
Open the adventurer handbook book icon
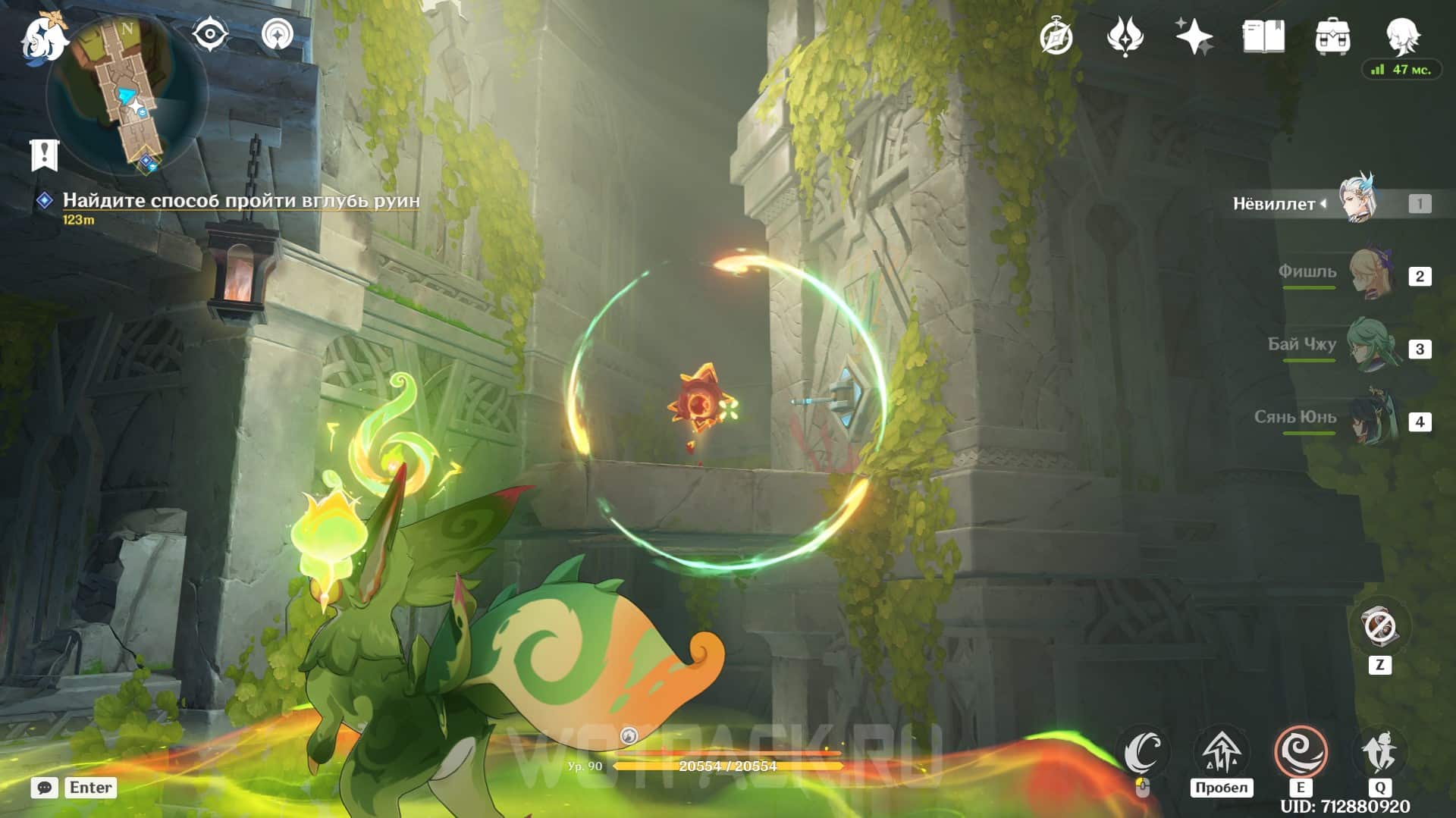click(1263, 36)
